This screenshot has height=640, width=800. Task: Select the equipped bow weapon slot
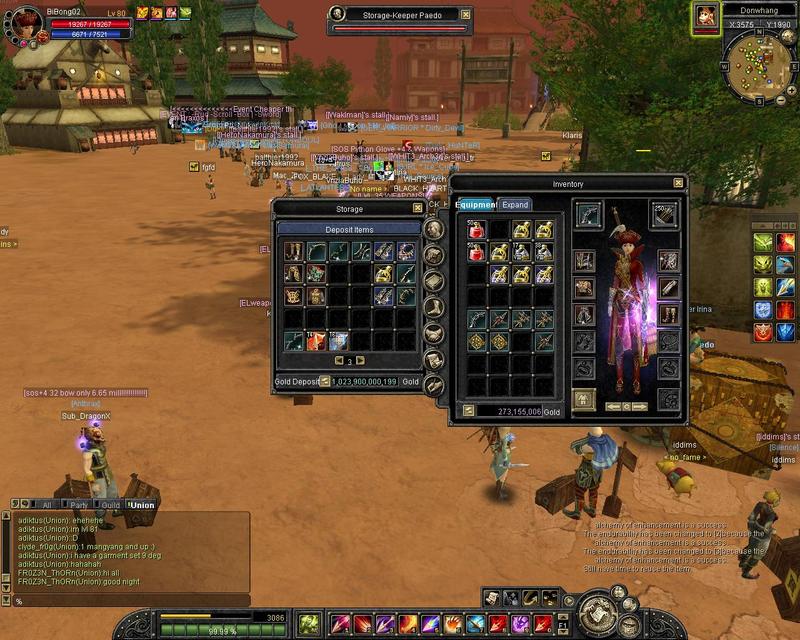click(587, 215)
